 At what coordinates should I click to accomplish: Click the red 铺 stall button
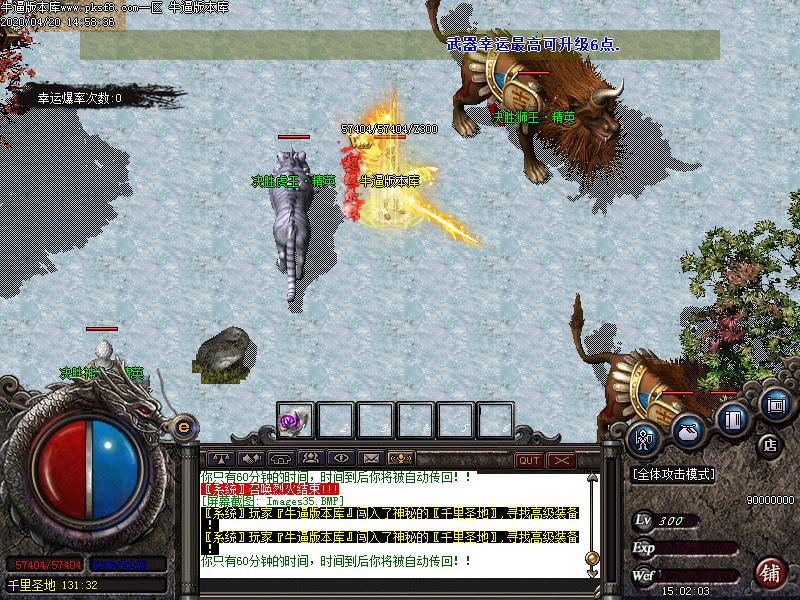pos(770,572)
